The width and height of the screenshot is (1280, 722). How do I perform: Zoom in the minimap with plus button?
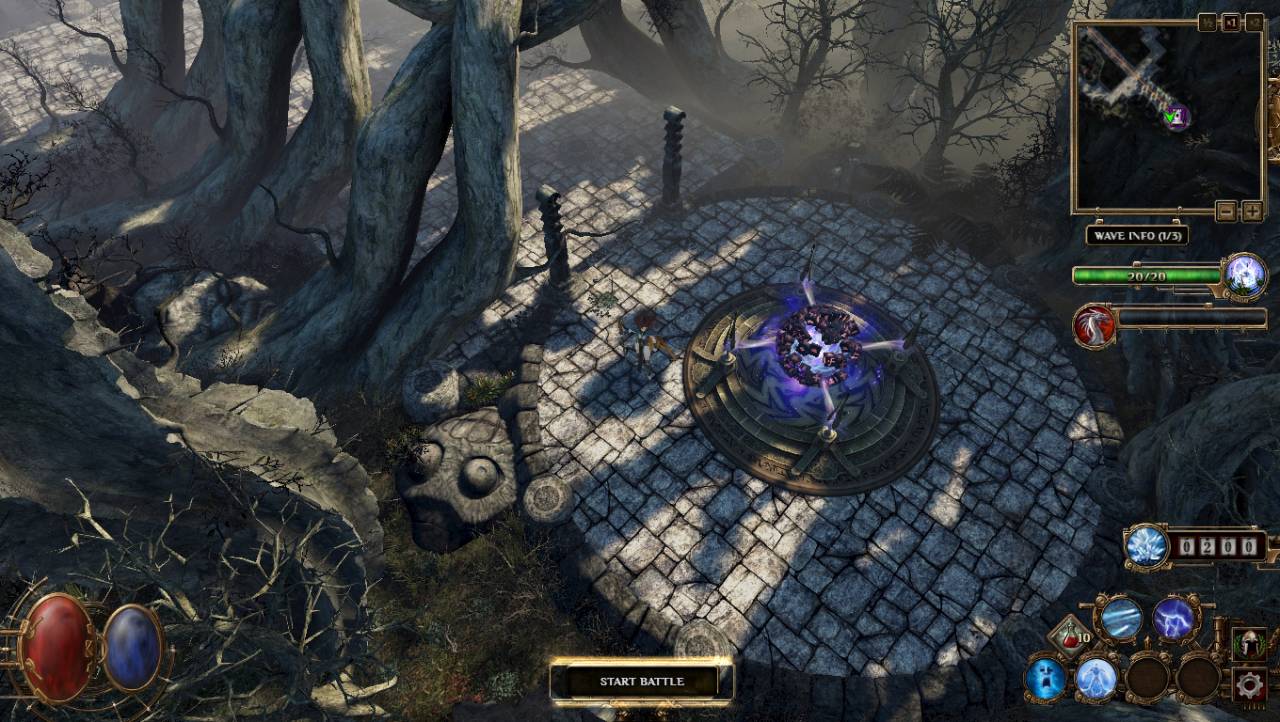click(x=1251, y=211)
